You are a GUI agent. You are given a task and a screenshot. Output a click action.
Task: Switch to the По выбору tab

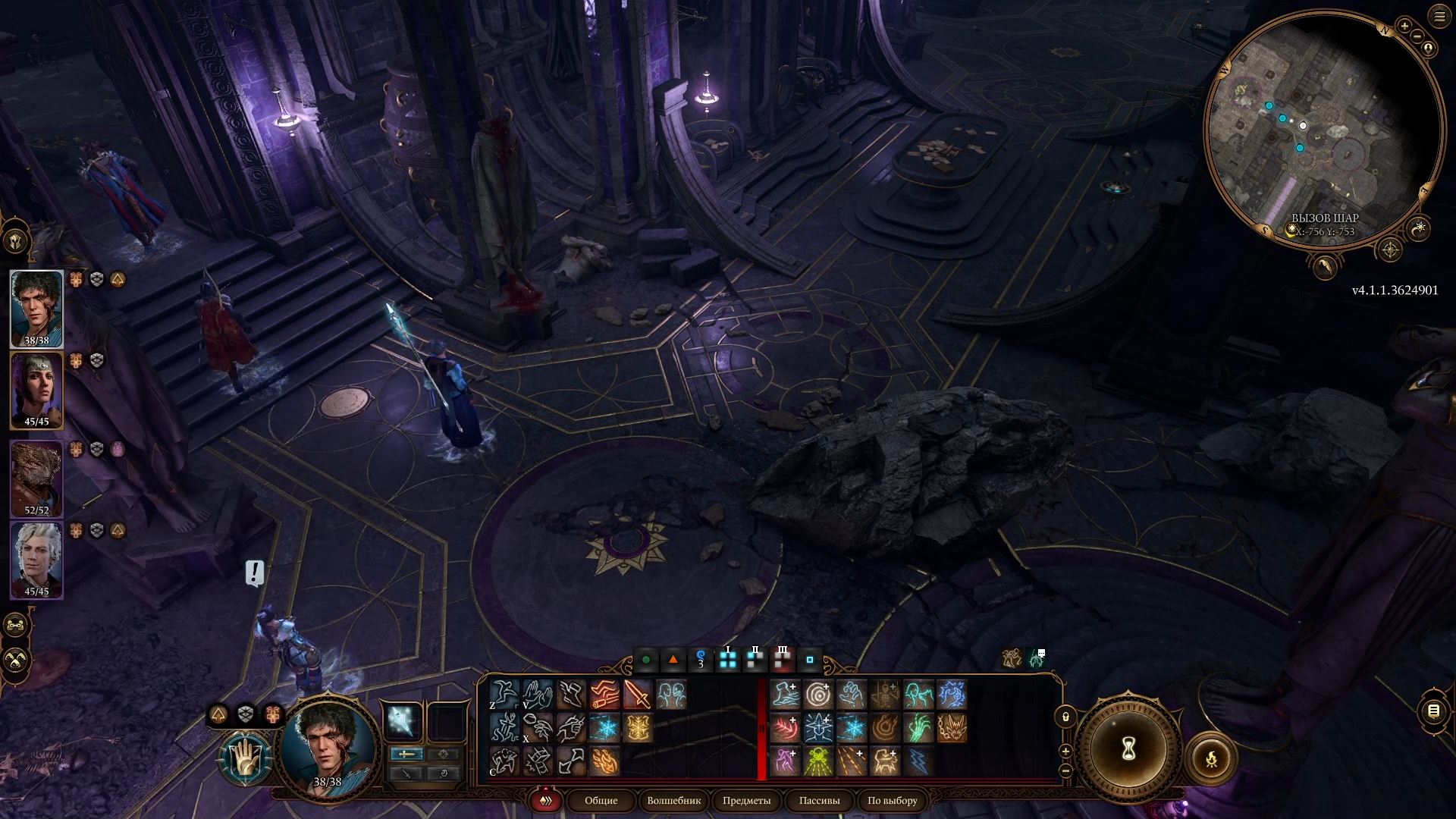pos(892,801)
